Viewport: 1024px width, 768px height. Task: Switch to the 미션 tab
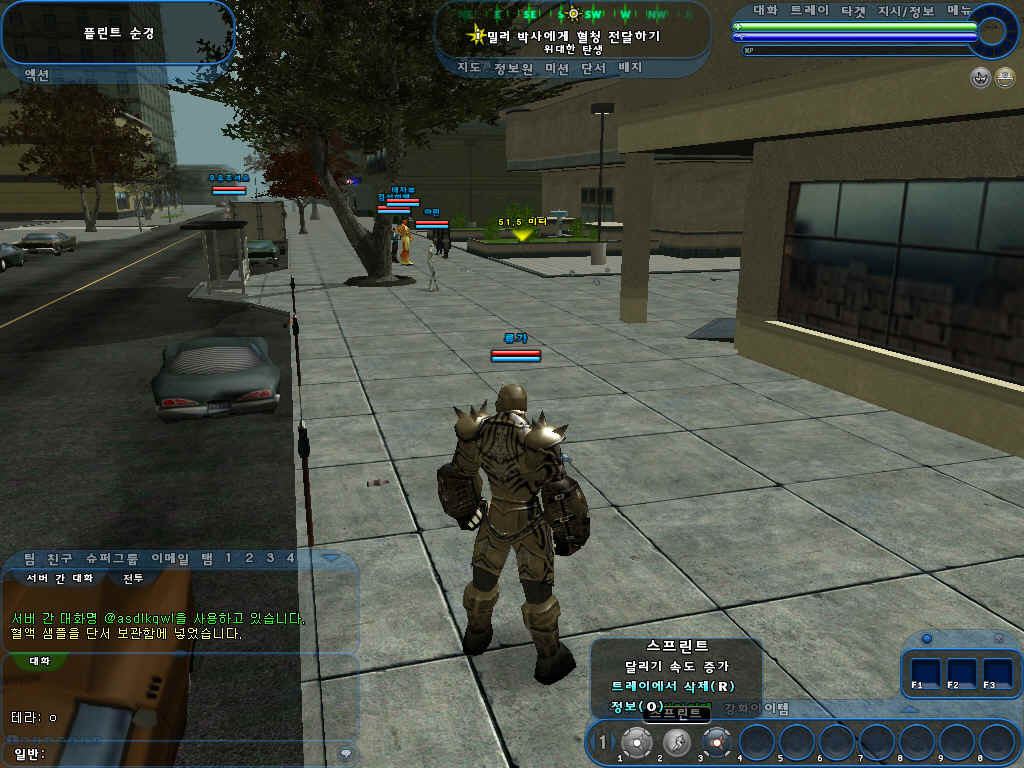point(557,68)
